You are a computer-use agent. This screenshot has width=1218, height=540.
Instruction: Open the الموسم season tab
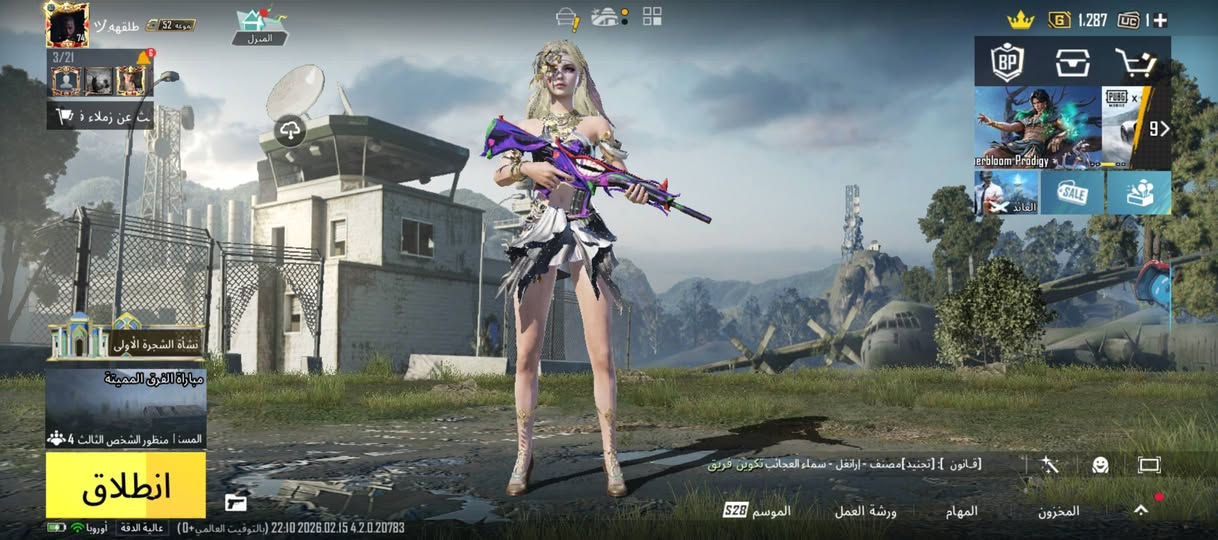click(x=757, y=511)
